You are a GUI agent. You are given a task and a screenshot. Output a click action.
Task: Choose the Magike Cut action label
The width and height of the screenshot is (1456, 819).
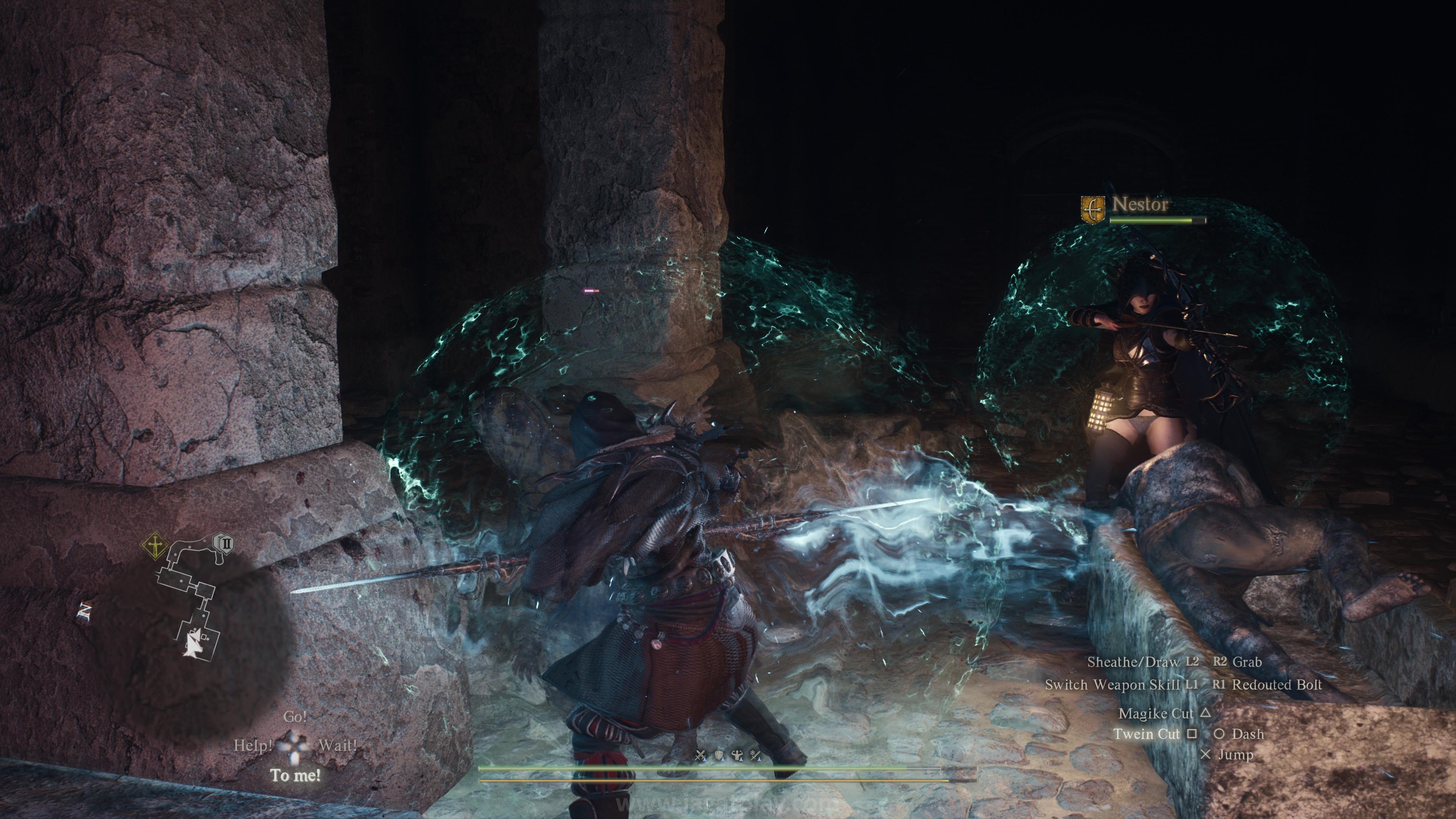[1155, 713]
